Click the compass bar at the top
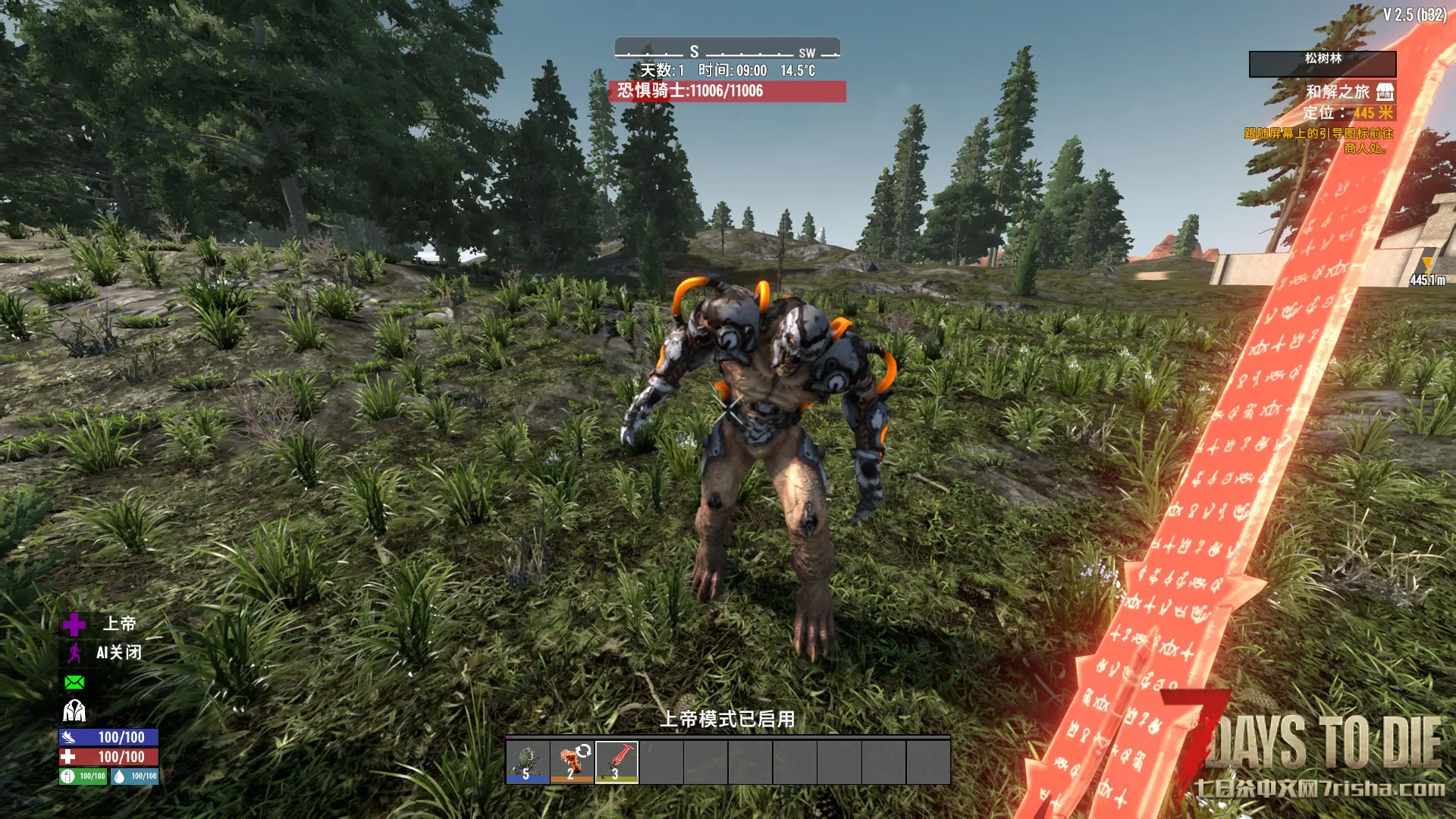This screenshot has height=819, width=1456. [x=726, y=50]
